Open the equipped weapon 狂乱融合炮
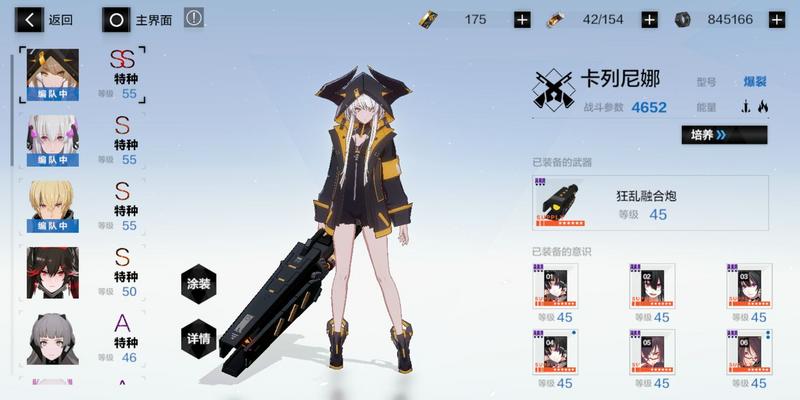This screenshot has height=400, width=800. (x=650, y=203)
